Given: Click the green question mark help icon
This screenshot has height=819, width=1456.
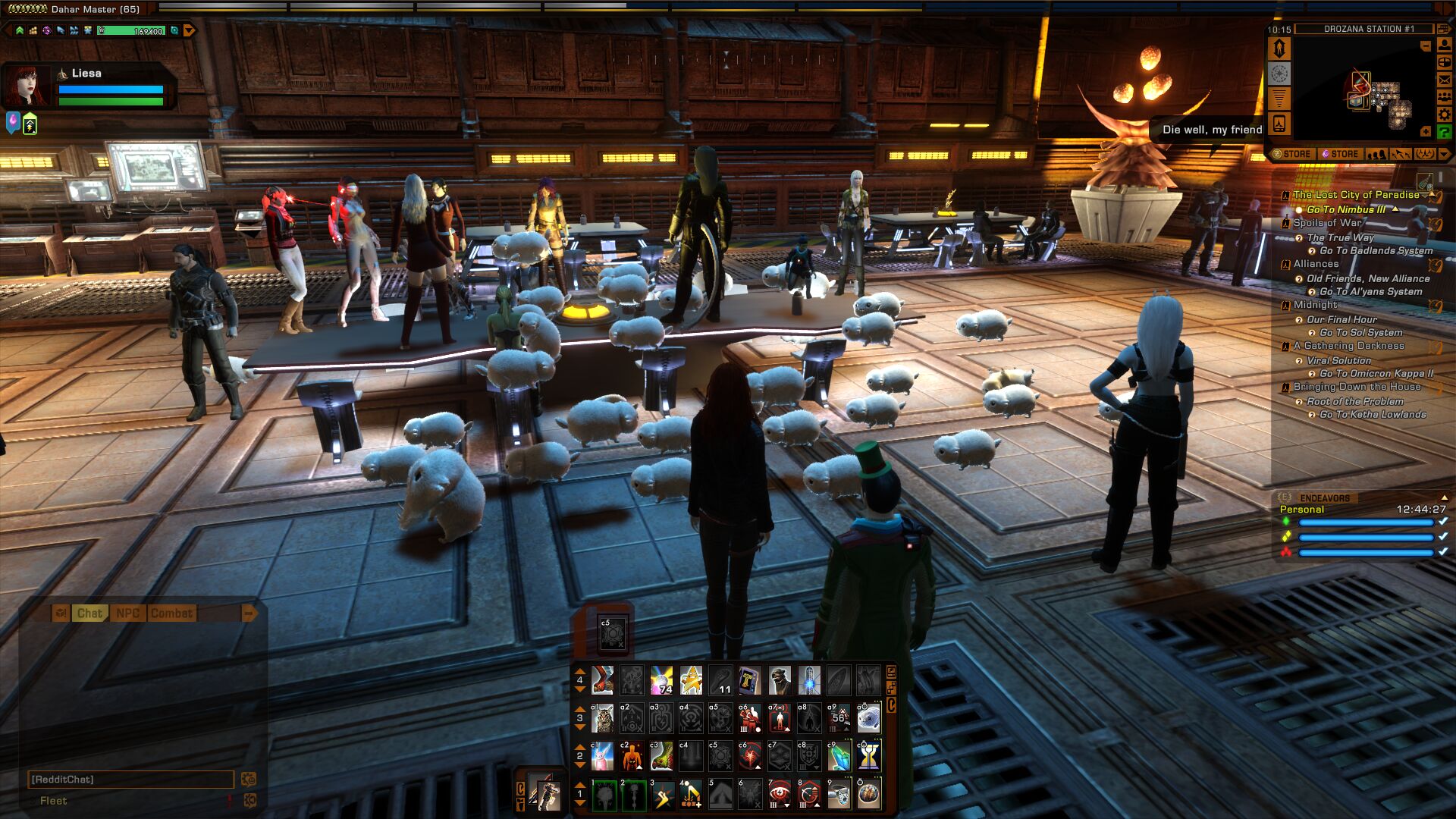Looking at the screenshot, I should coord(1445,132).
